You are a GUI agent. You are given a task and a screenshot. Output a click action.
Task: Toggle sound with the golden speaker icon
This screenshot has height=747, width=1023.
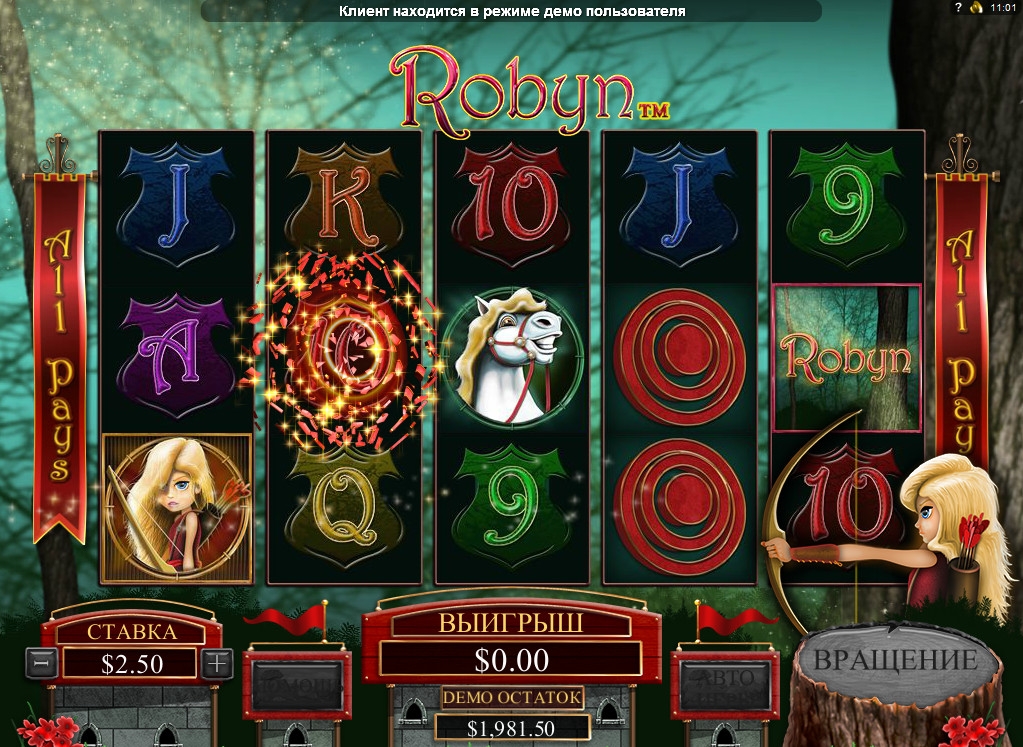point(975,8)
